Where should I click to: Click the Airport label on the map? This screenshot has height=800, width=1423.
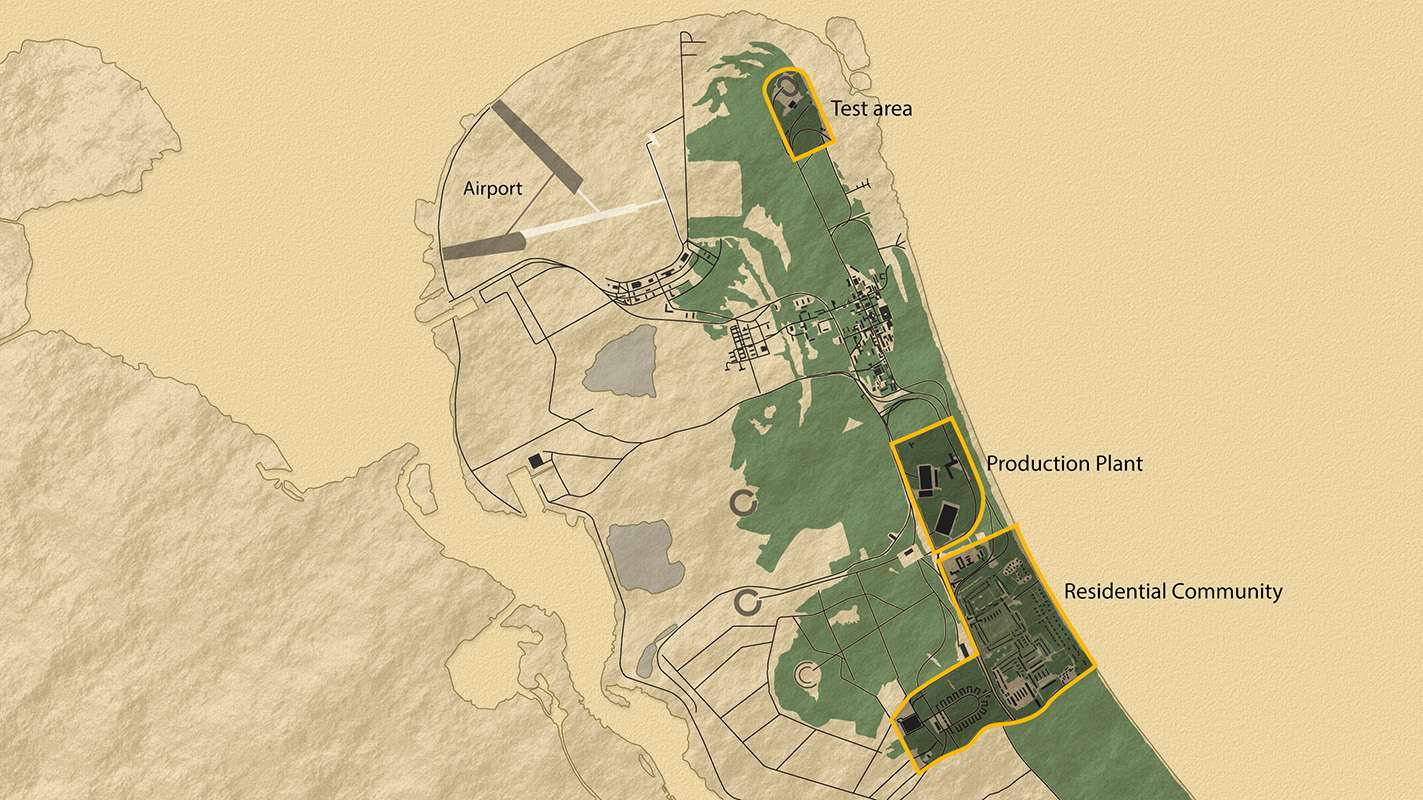(x=492, y=188)
